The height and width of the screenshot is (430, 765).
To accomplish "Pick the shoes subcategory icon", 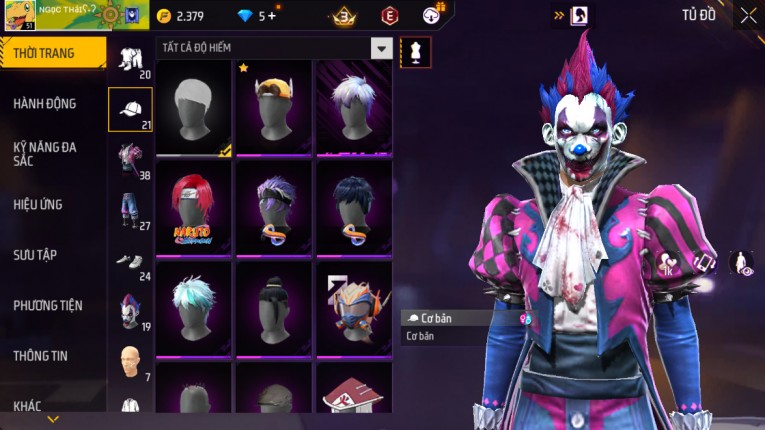I will click(x=130, y=262).
